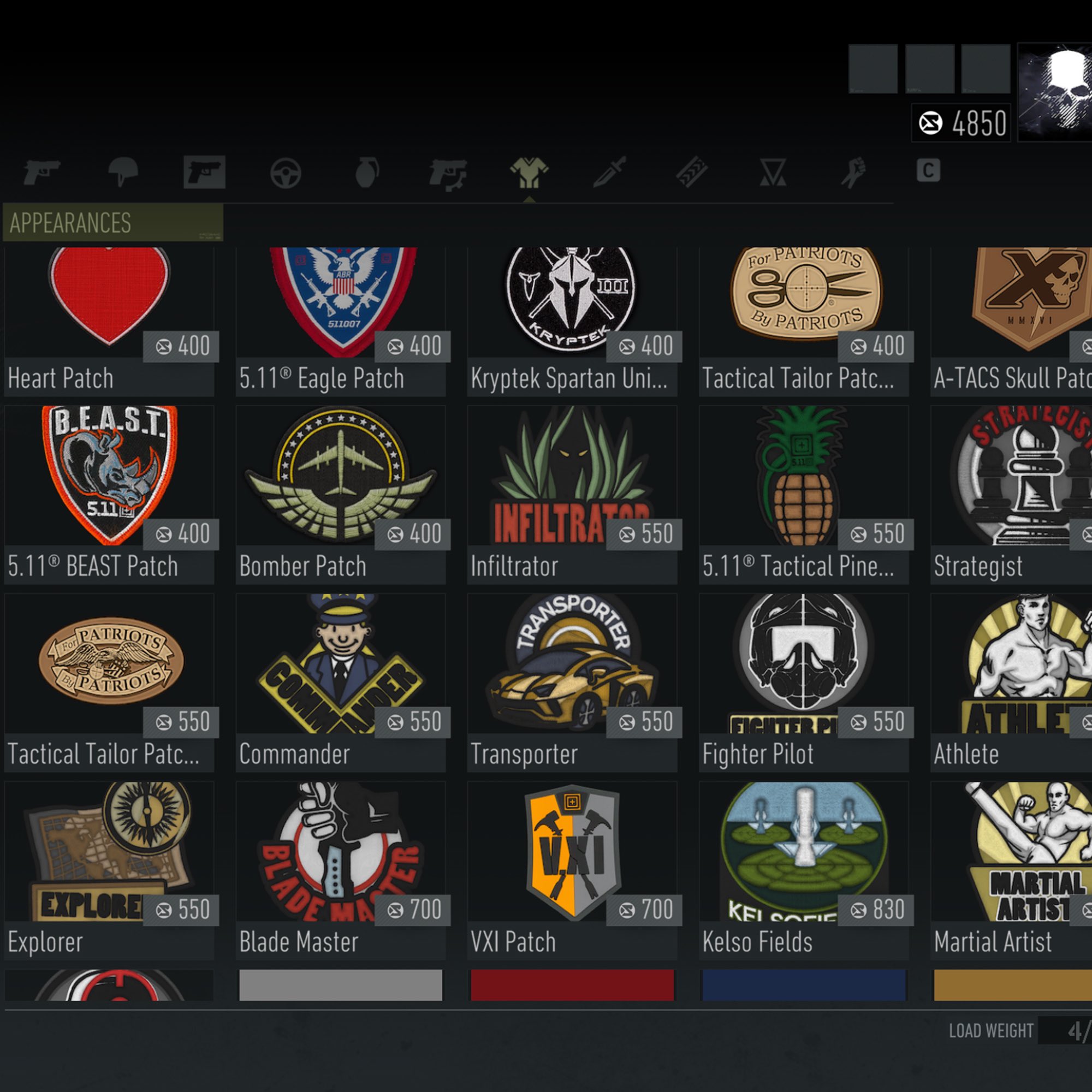This screenshot has height=1092, width=1092.
Task: Select the rifle category icon
Action: [x=45, y=173]
